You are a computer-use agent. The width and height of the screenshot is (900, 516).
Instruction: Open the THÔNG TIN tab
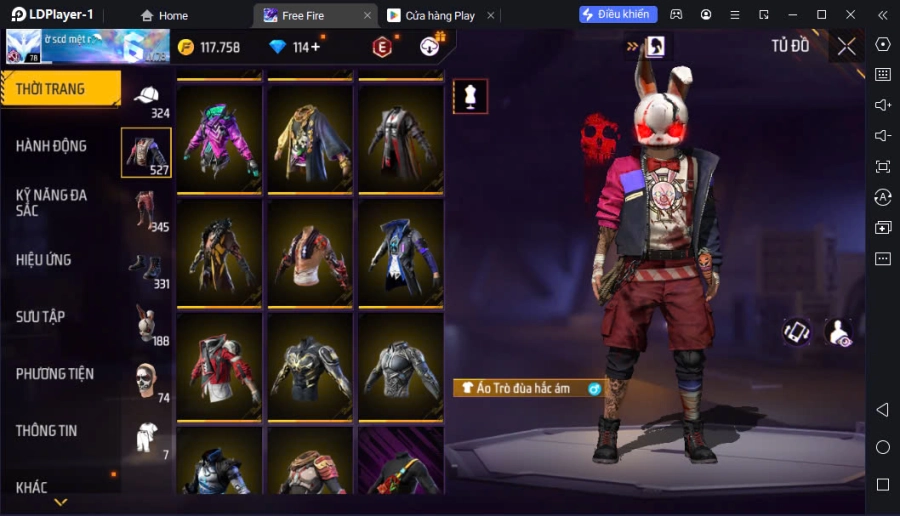47,431
